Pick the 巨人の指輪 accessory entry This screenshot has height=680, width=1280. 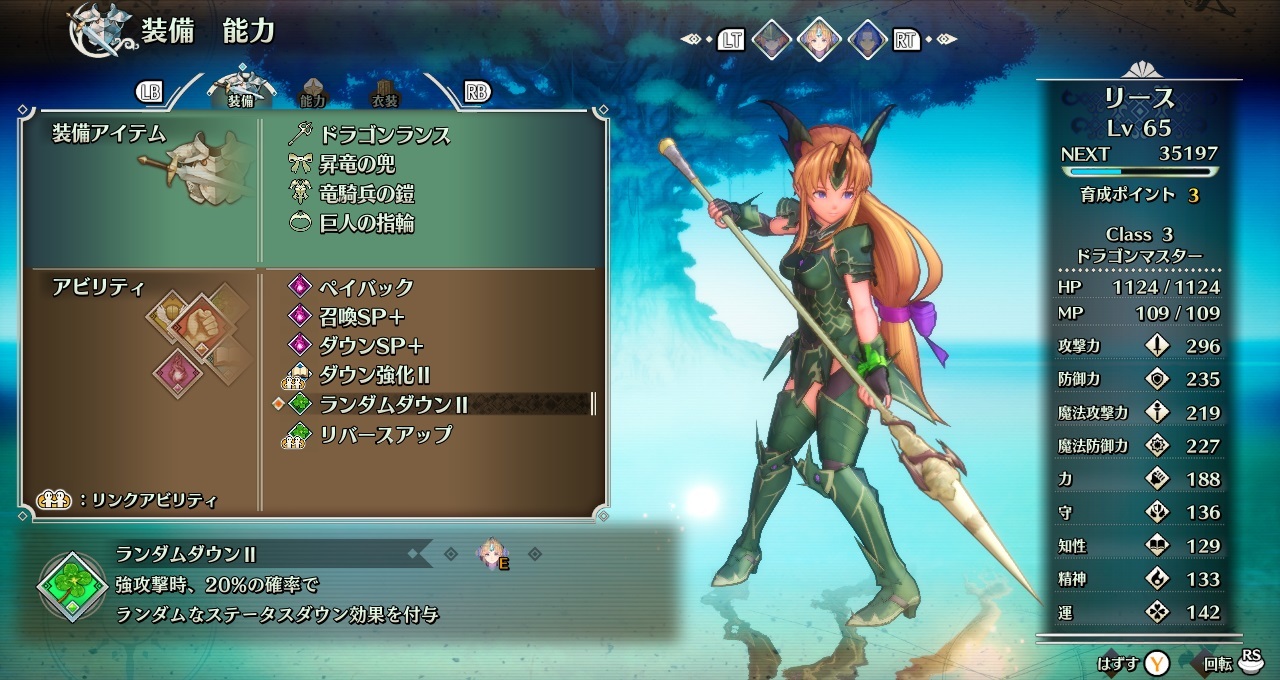click(366, 223)
